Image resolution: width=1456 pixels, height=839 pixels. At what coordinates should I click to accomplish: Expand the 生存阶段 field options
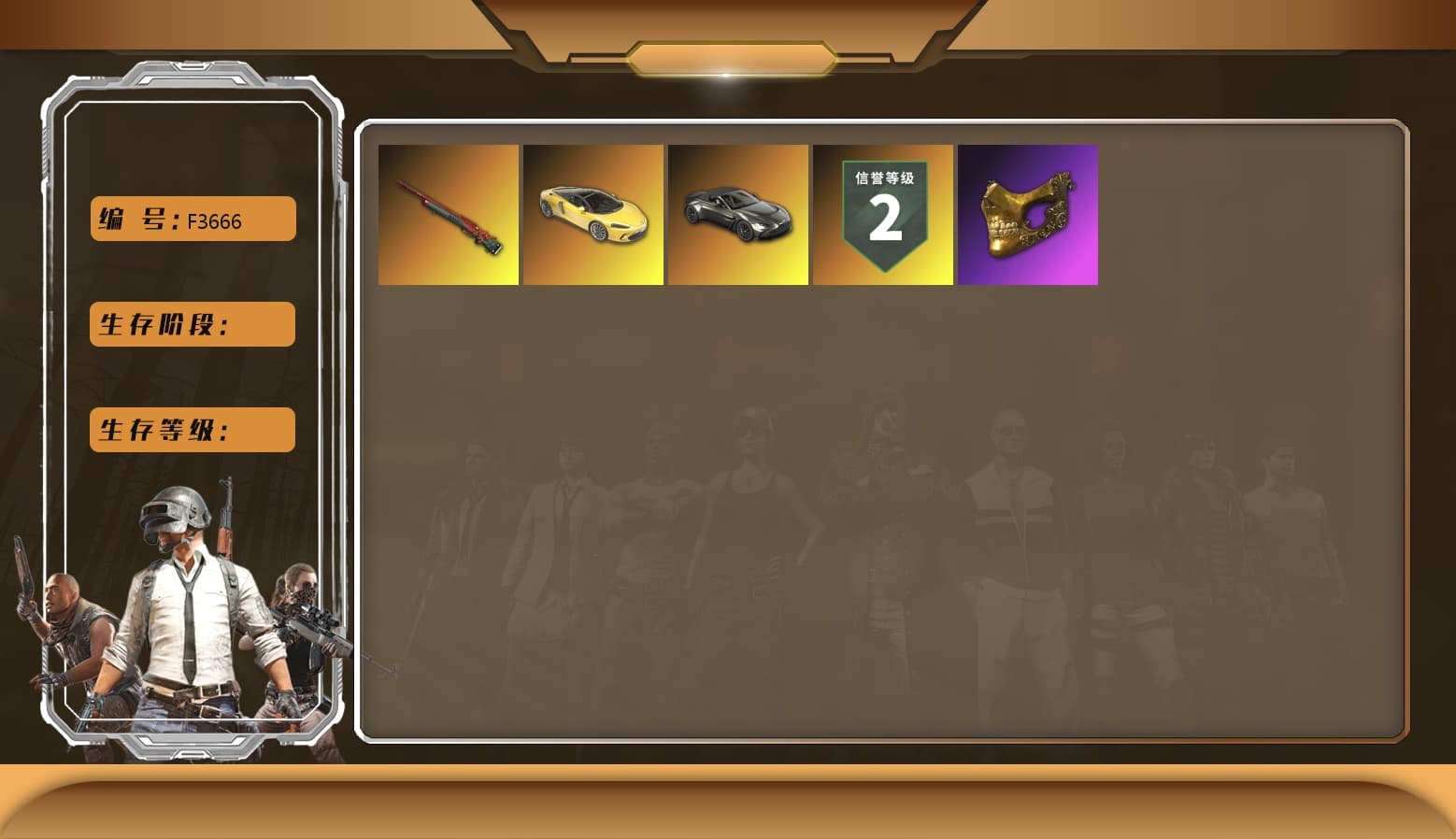[192, 324]
